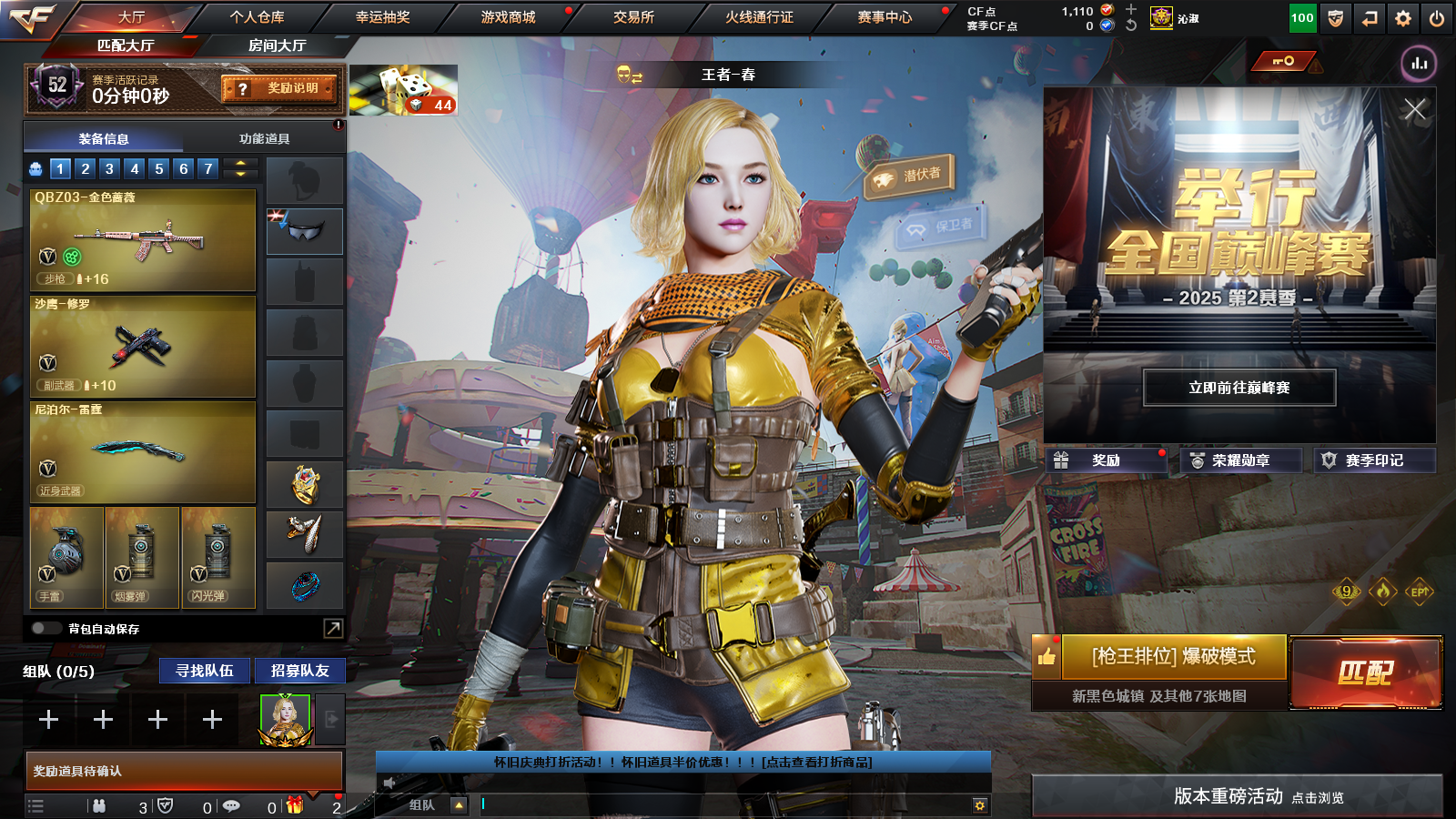Go to 幸运抽奖 lucky draw
Viewport: 1456px width, 819px height.
pos(382,17)
